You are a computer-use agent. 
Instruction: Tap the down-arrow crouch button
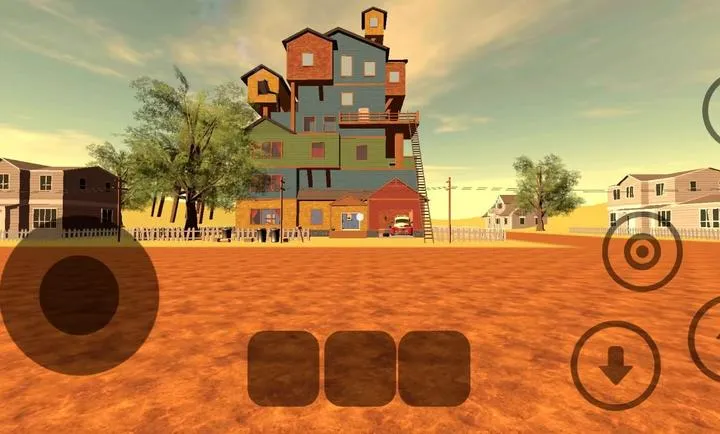(615, 366)
